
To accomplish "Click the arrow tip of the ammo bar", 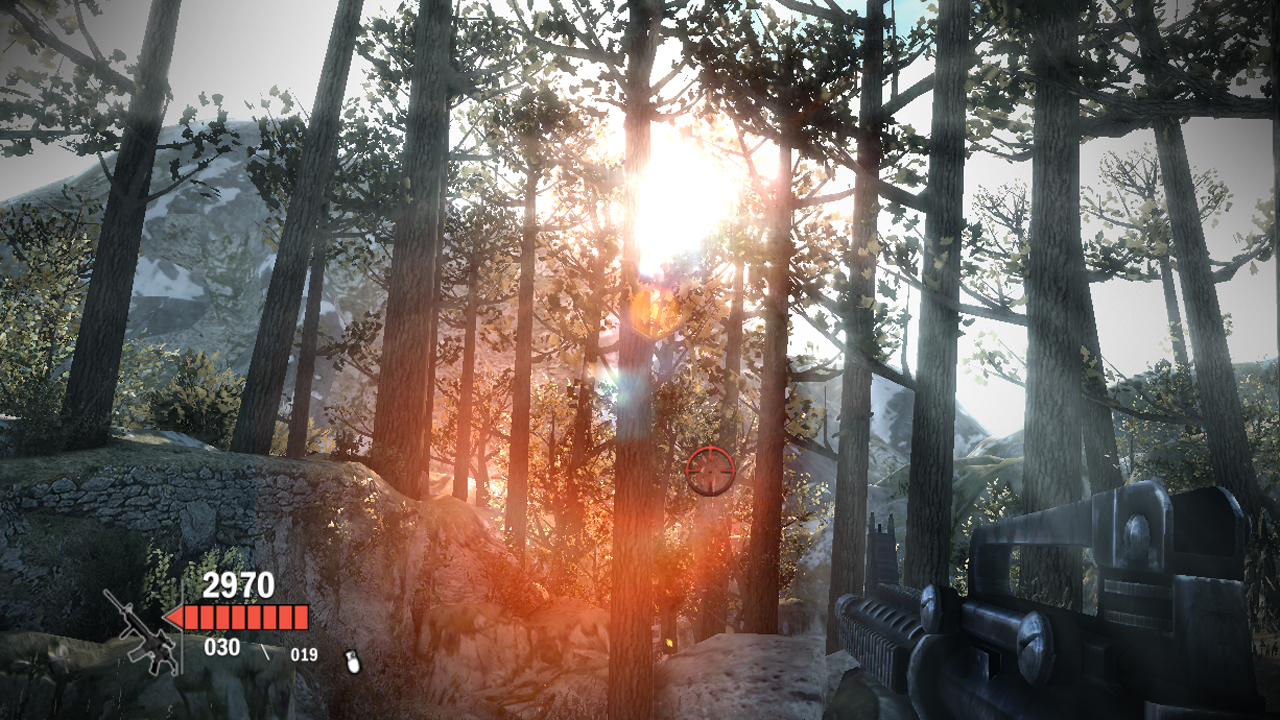I will 165,617.
